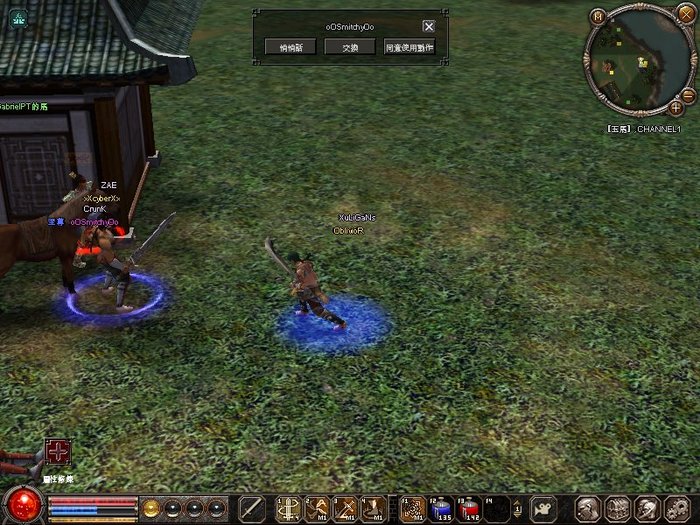The image size is (700, 525).
Task: Toggle the camera view icon
Action: (544, 508)
